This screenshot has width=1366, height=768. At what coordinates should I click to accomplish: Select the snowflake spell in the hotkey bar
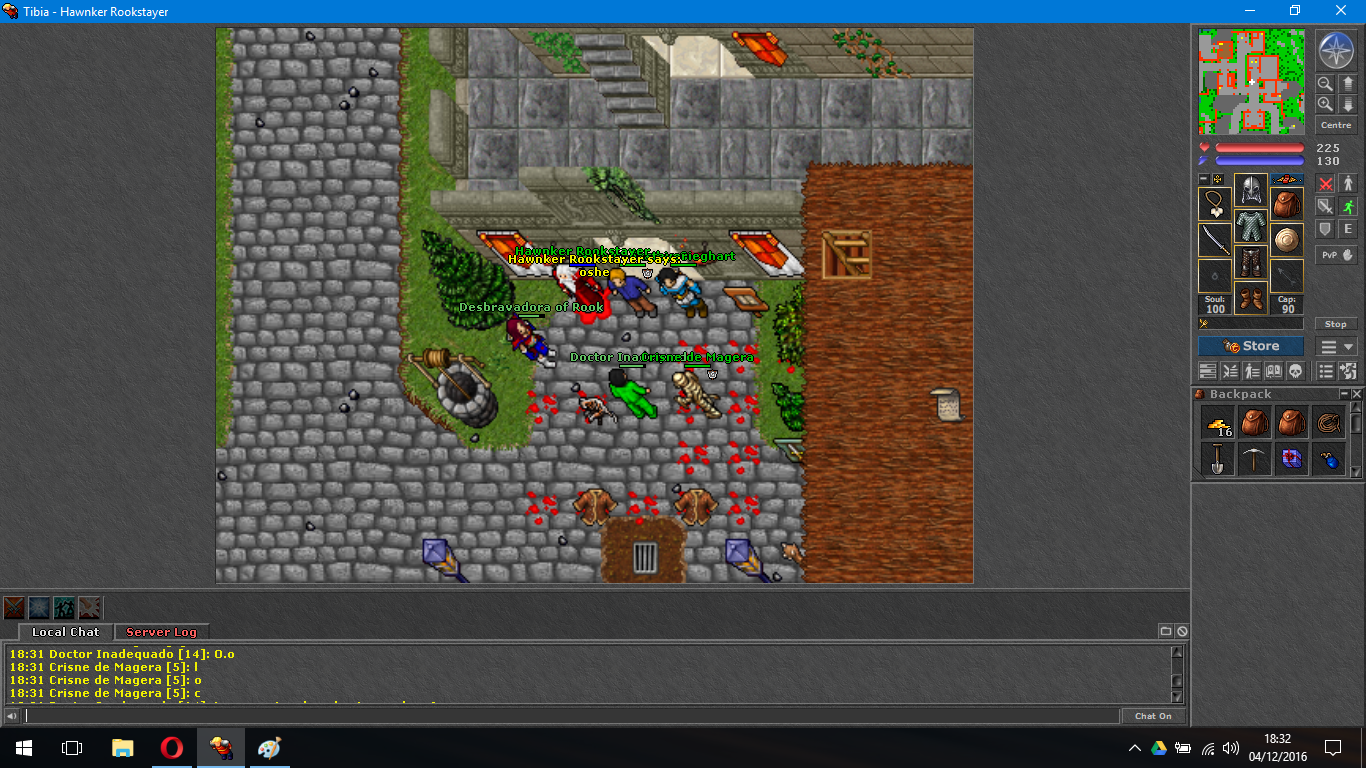(38, 607)
